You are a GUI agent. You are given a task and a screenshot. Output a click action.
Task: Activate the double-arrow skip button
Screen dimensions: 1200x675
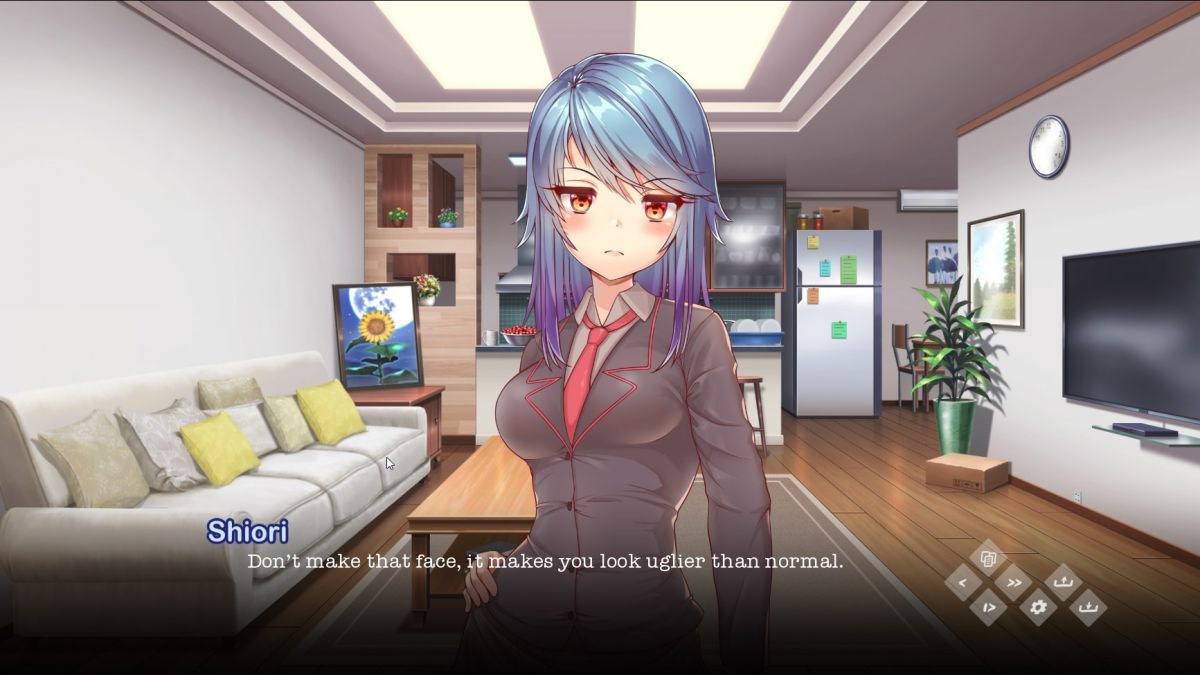coord(1013,583)
